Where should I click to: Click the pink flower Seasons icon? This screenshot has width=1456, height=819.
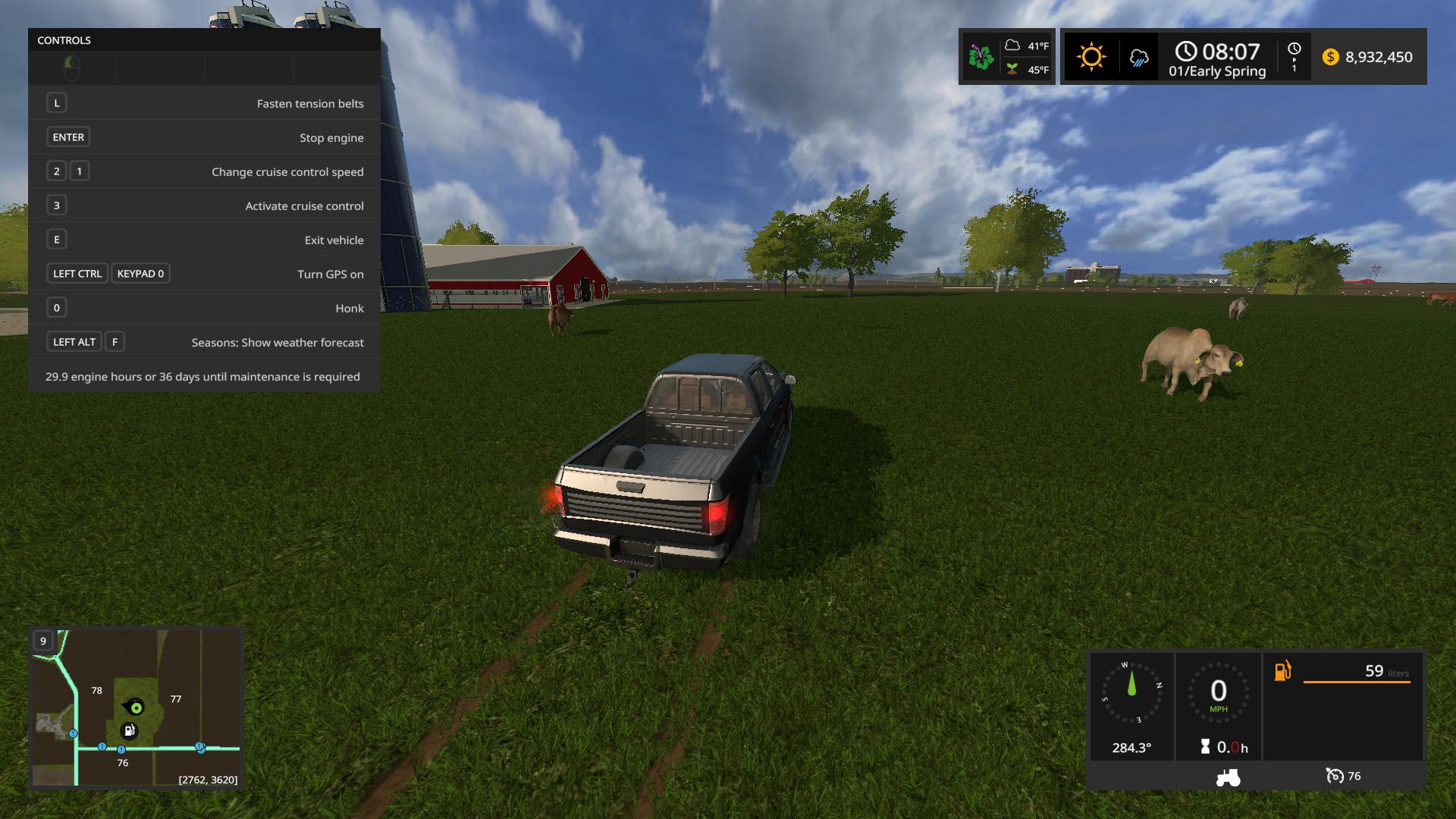[981, 57]
